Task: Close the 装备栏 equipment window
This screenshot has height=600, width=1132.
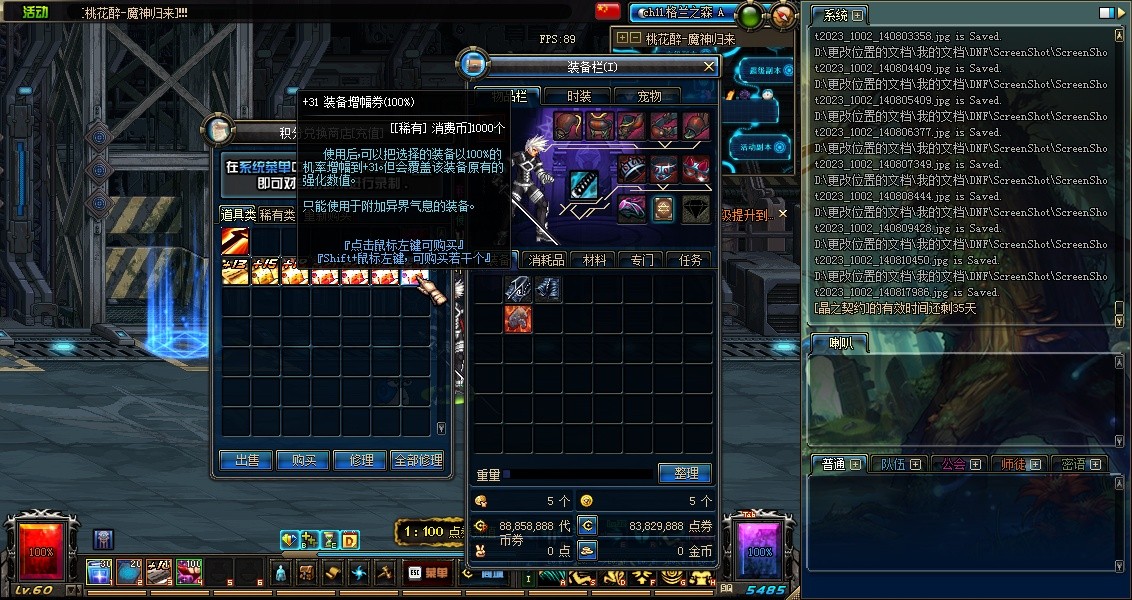Action: pos(709,66)
